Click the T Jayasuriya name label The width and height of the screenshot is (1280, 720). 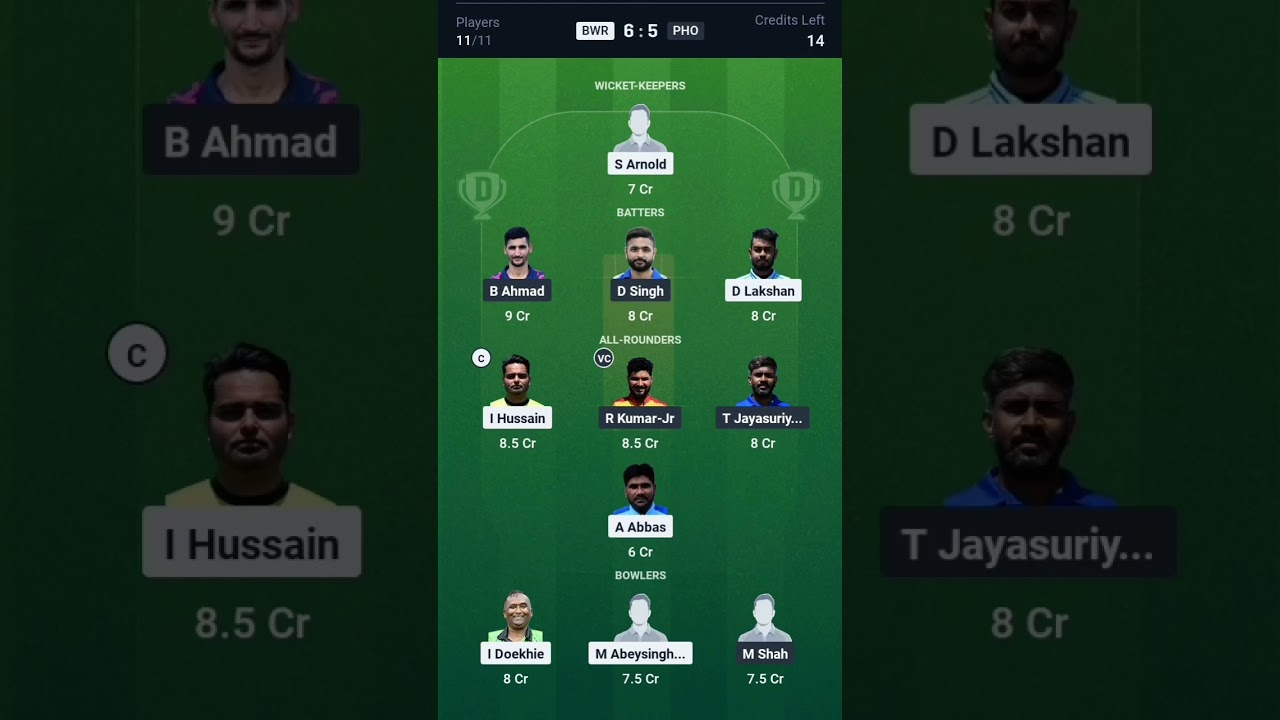click(x=763, y=418)
